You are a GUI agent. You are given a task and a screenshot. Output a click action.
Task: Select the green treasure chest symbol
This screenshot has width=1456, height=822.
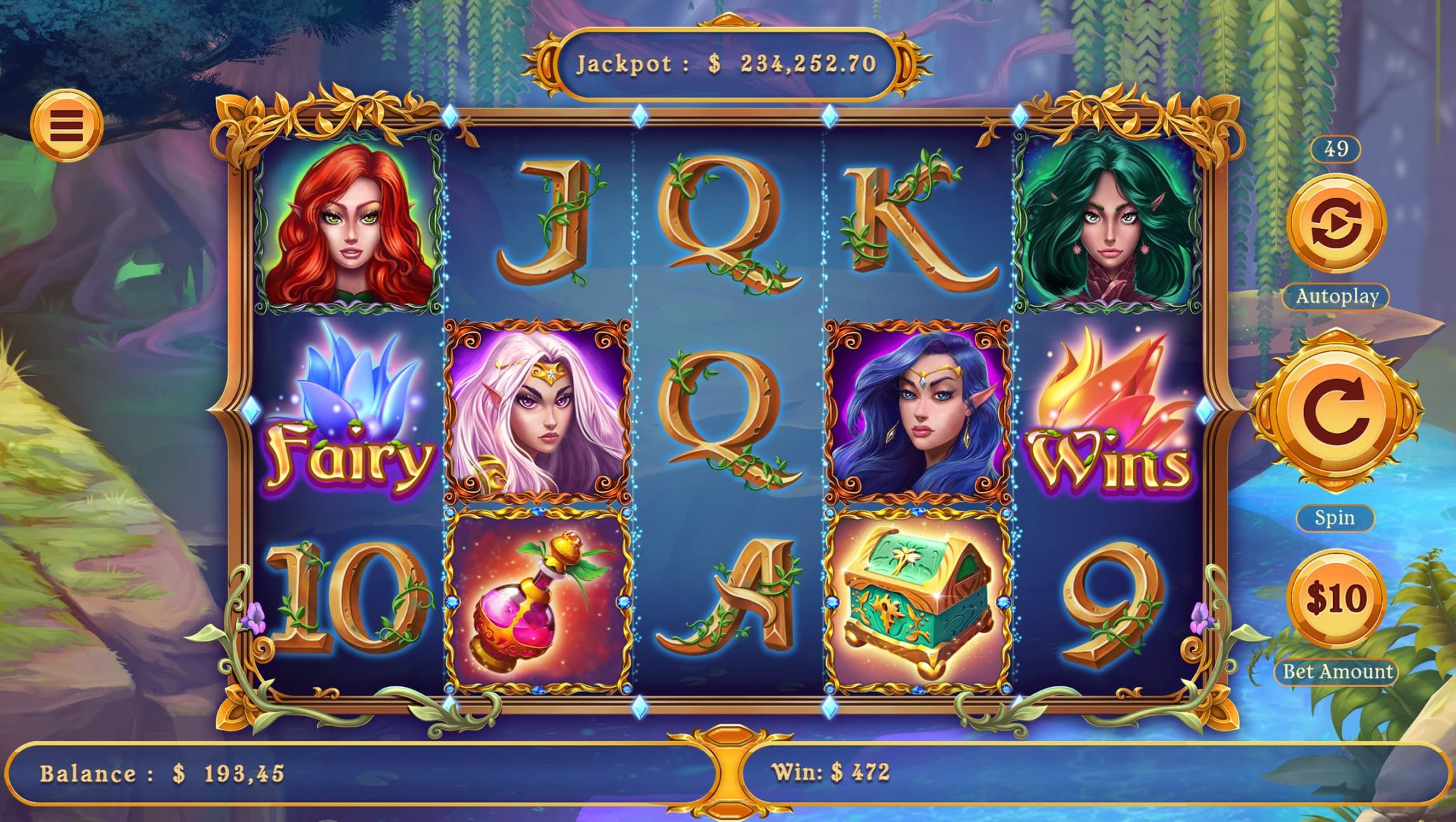pyautogui.click(x=920, y=596)
